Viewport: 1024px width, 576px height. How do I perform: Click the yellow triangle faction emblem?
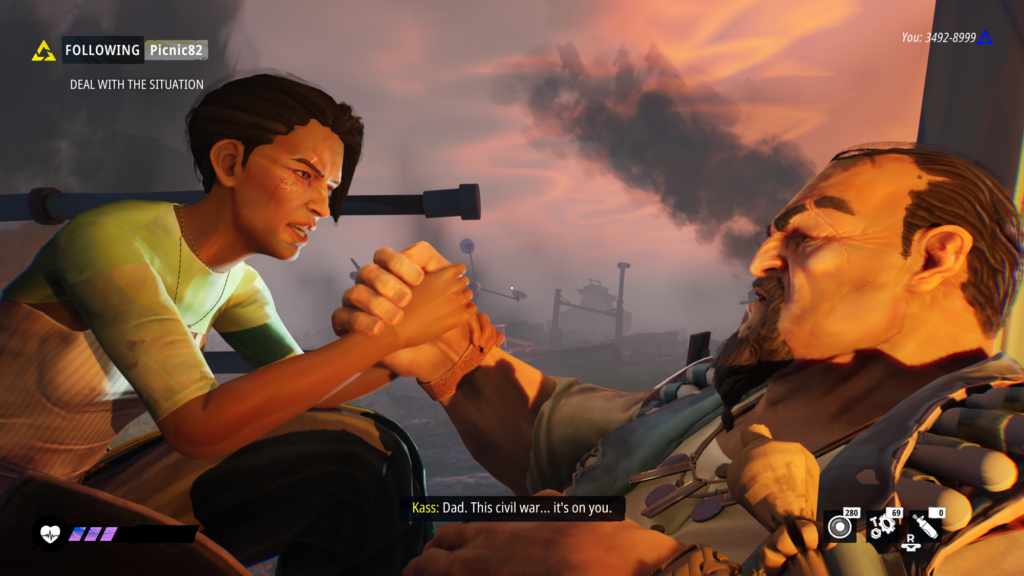(x=44, y=50)
